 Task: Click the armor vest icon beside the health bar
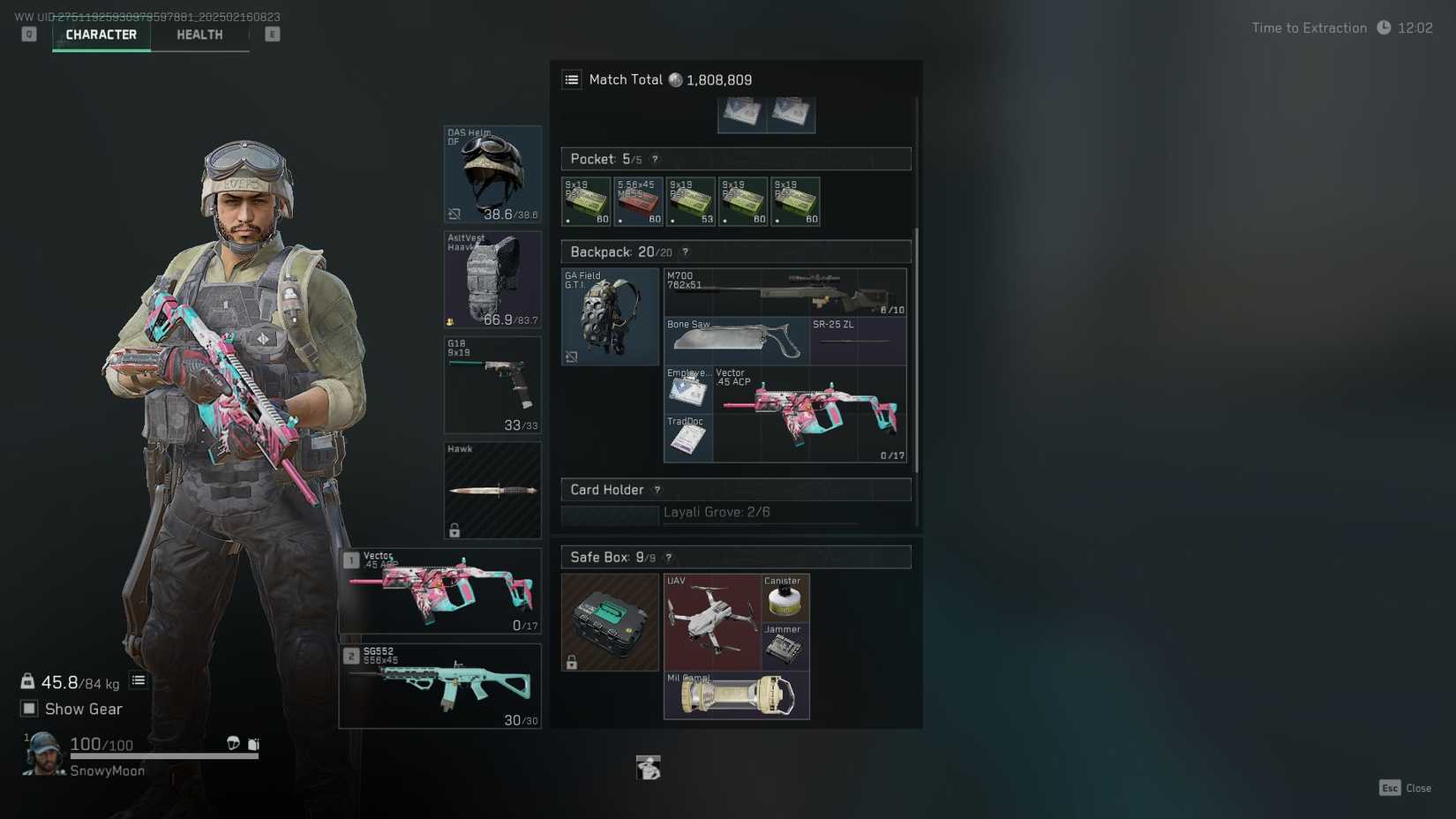click(x=253, y=744)
